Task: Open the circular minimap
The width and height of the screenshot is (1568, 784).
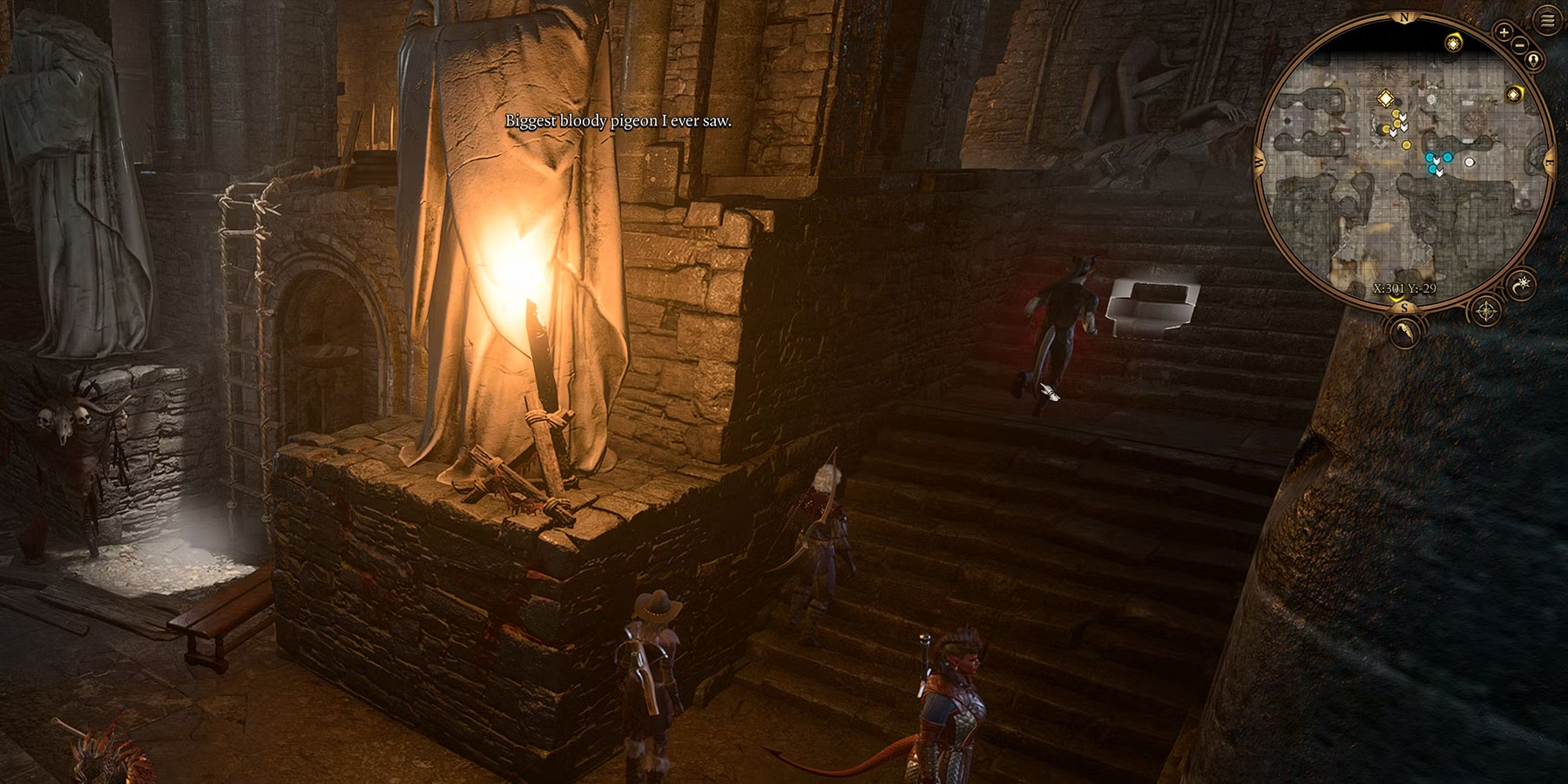Action: click(x=1404, y=166)
